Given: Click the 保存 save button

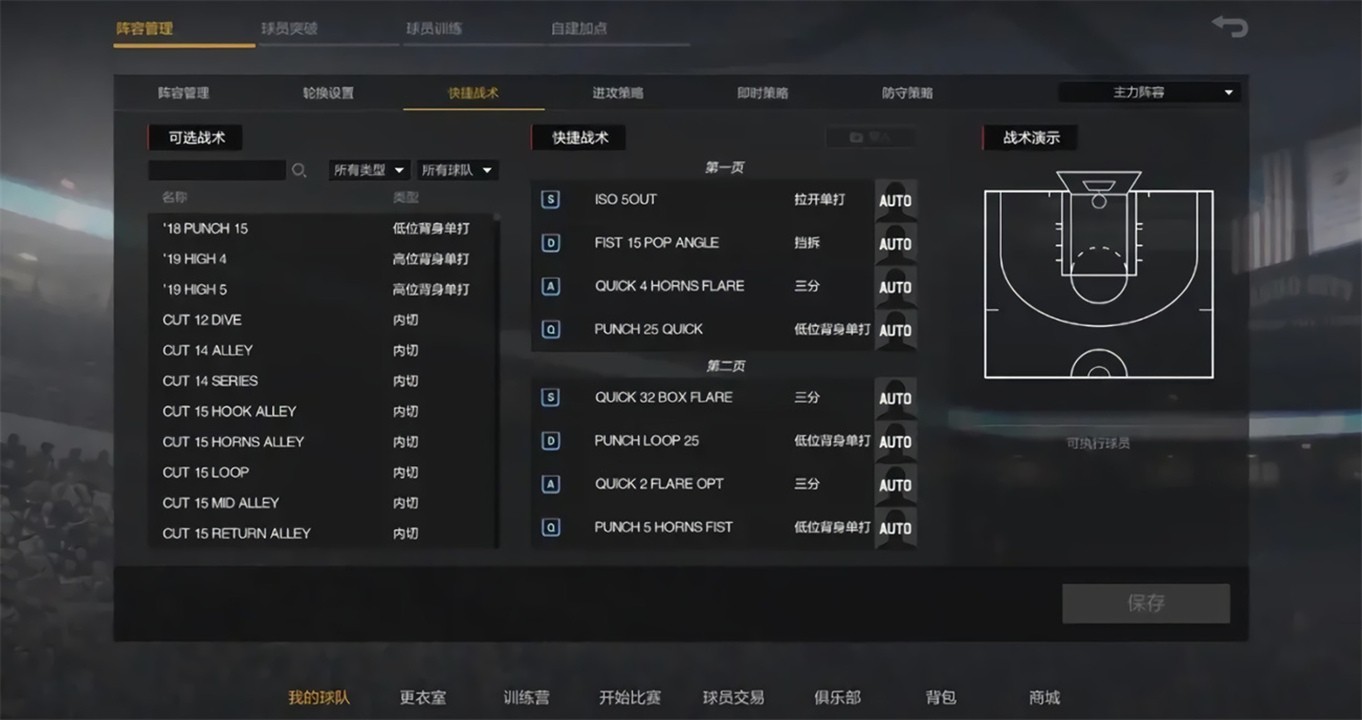Looking at the screenshot, I should [1146, 602].
